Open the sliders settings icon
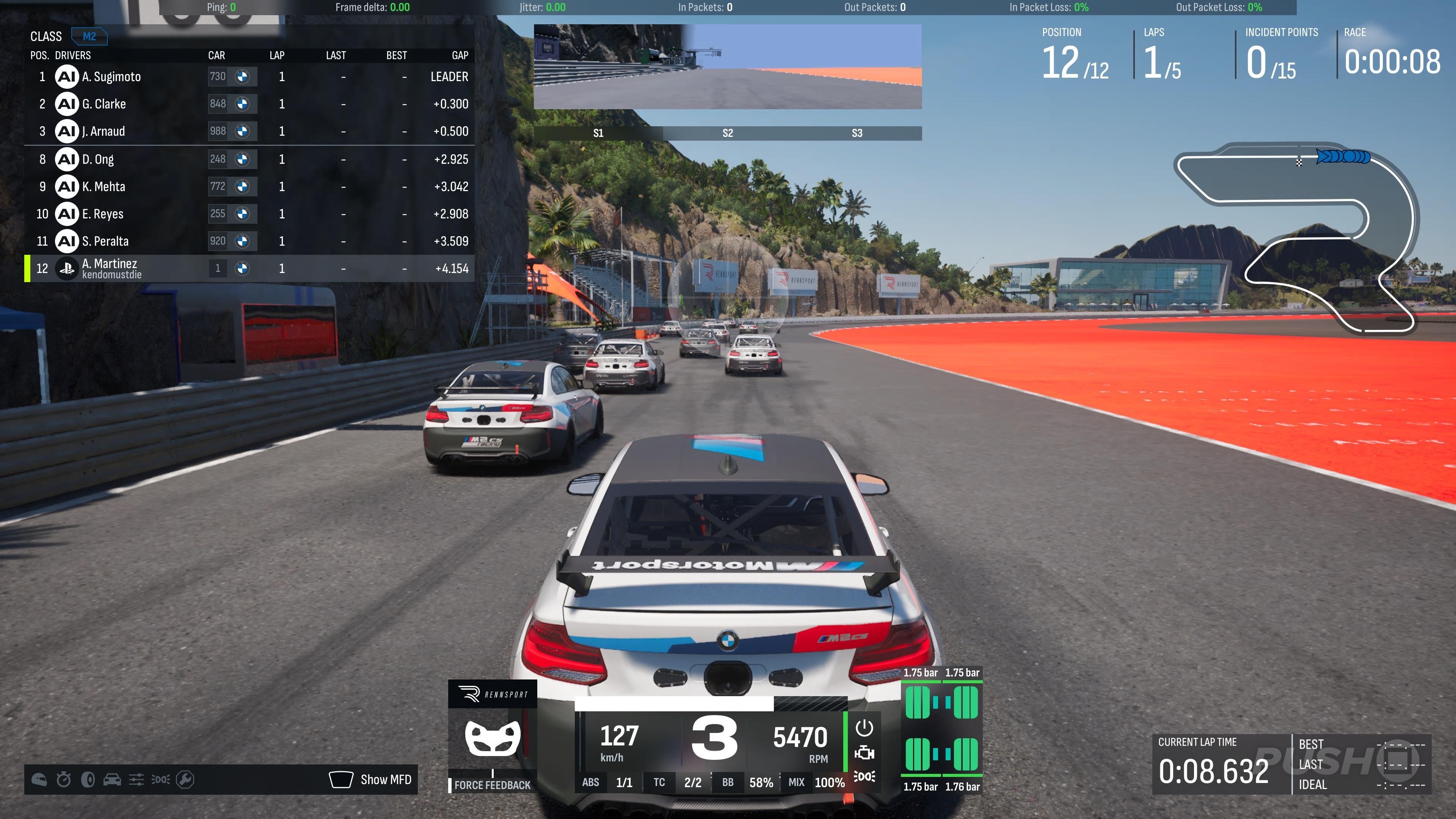The width and height of the screenshot is (1456, 819). (136, 780)
